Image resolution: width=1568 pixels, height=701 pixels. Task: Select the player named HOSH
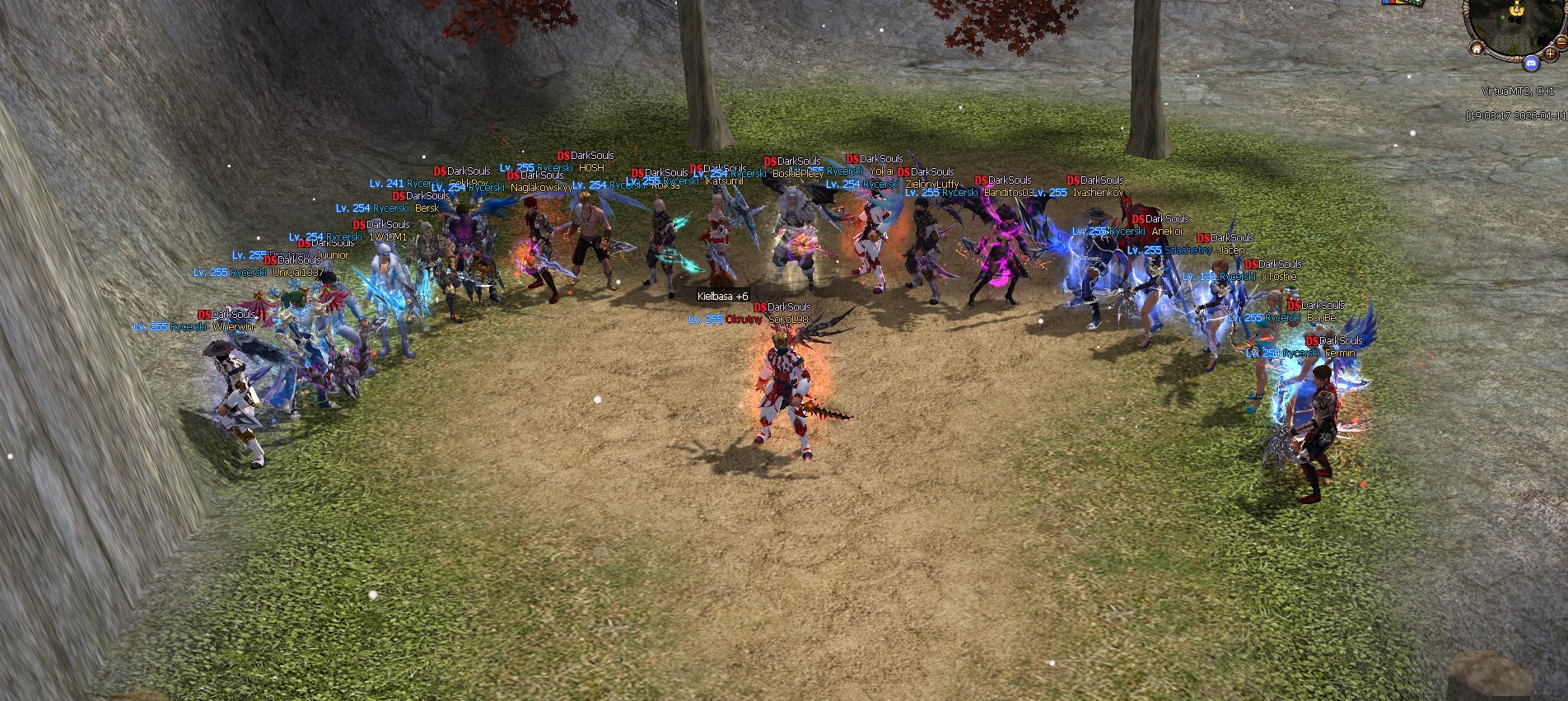click(x=591, y=166)
